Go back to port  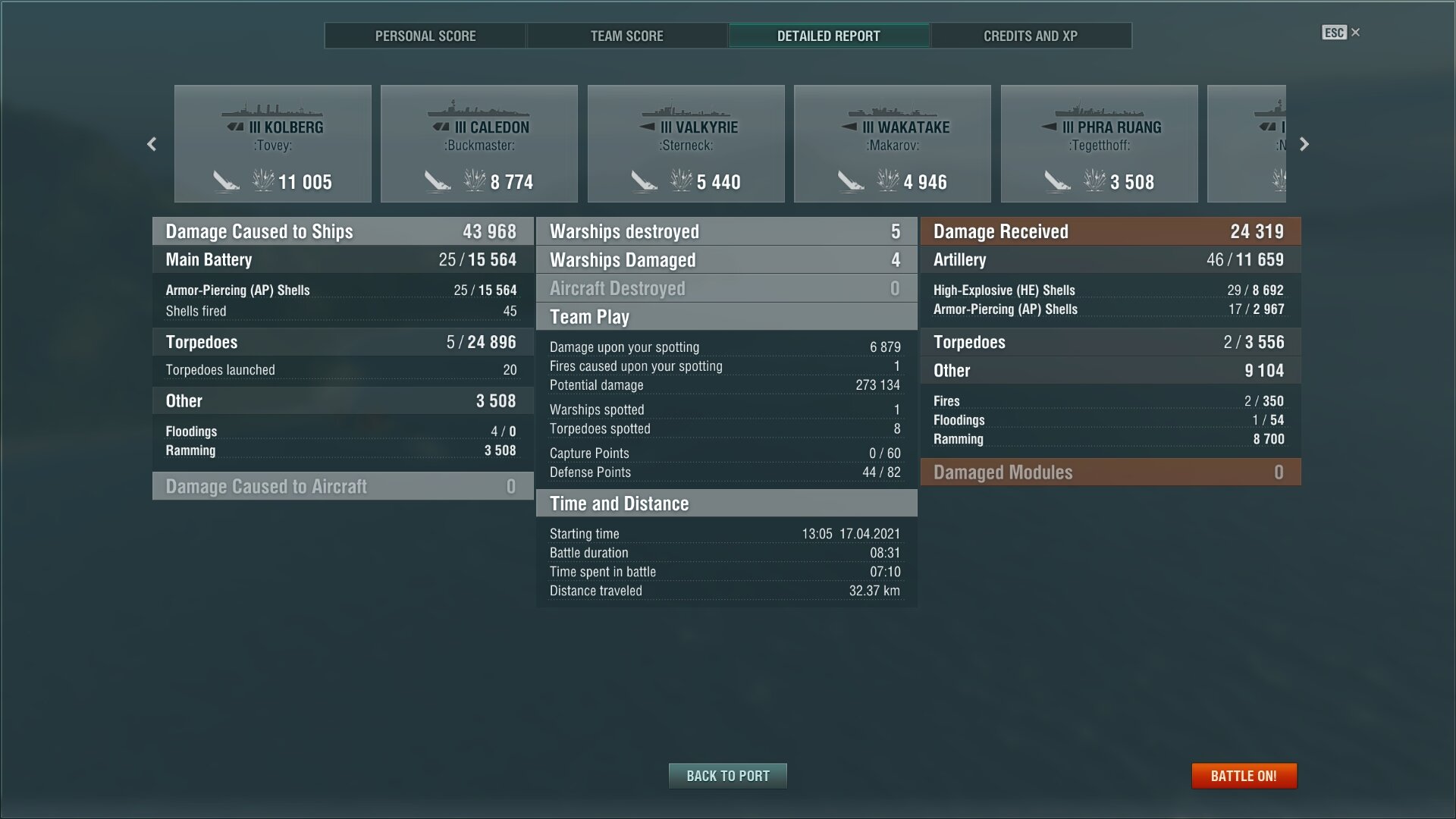[727, 776]
